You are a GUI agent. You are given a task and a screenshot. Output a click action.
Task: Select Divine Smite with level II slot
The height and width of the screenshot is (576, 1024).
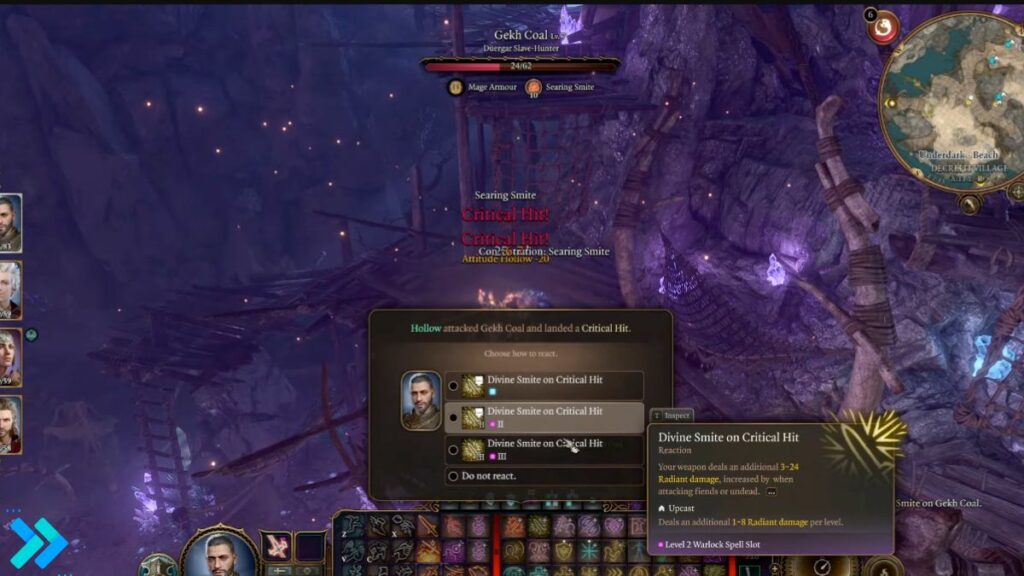coord(544,417)
